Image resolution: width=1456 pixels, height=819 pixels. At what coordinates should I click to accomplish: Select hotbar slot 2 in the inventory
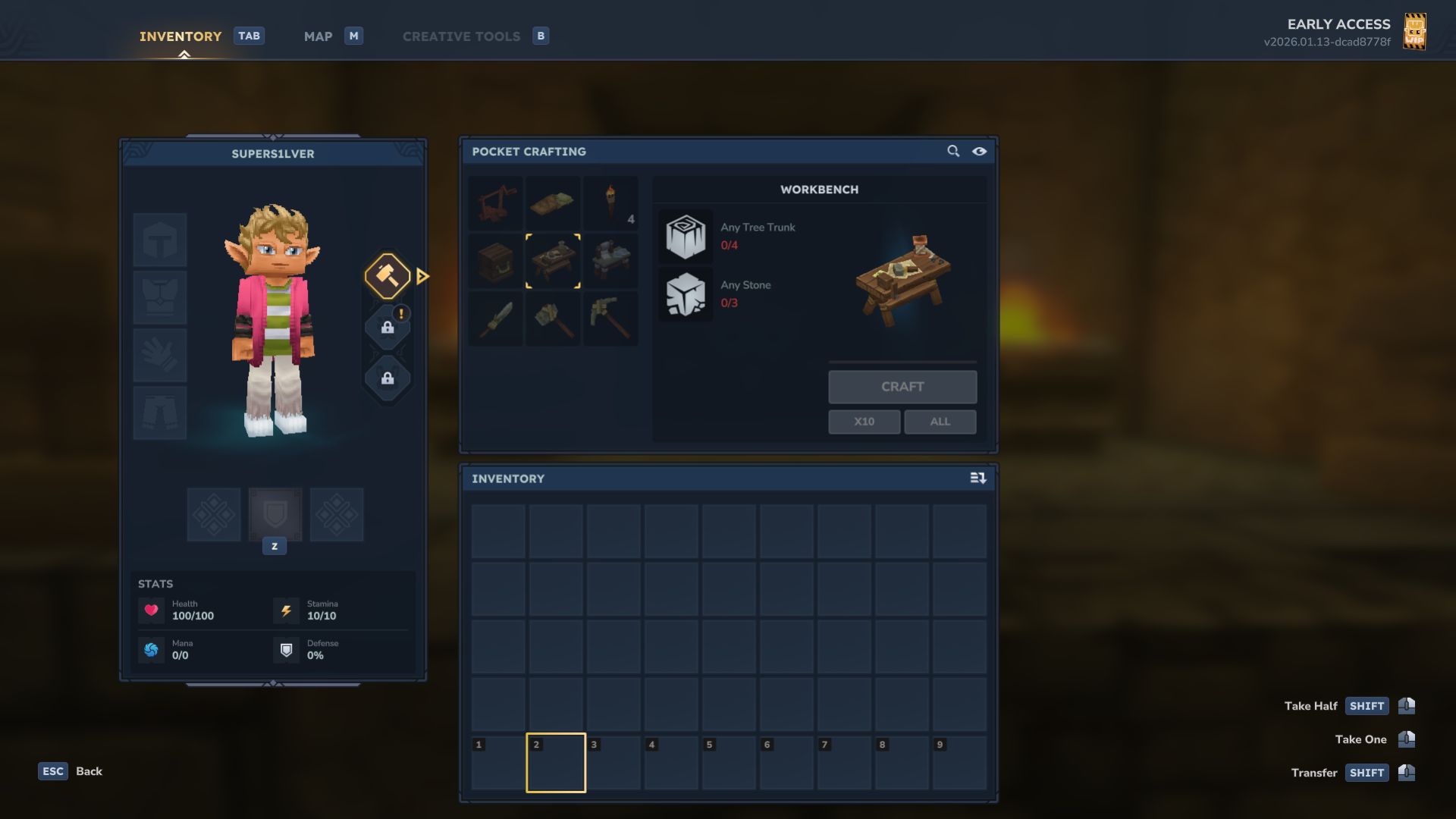click(556, 763)
